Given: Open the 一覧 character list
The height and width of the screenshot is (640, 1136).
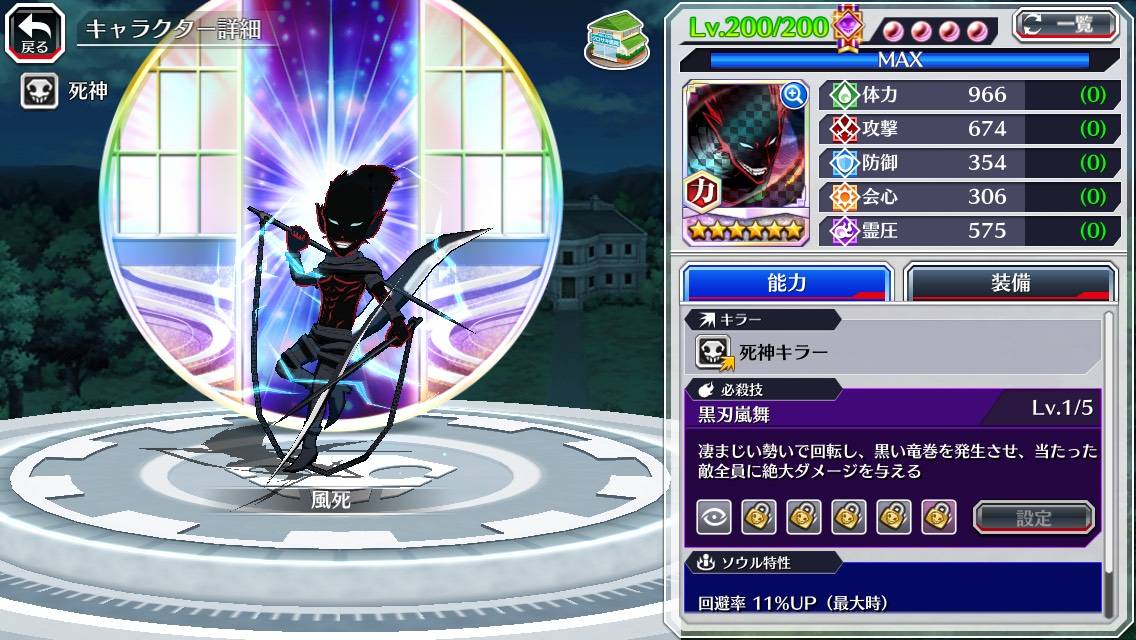Looking at the screenshot, I should point(1066,24).
